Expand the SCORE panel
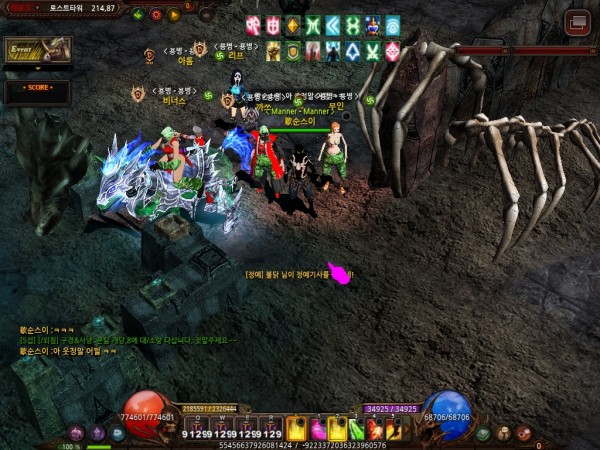 [x=36, y=88]
